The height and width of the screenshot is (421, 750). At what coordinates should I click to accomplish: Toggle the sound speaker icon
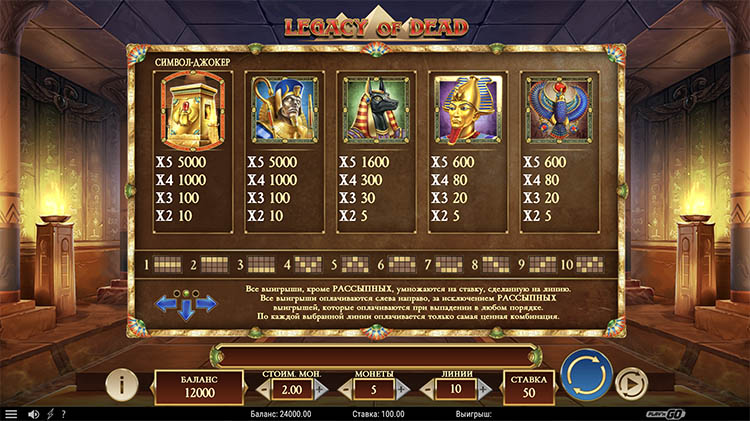33,414
